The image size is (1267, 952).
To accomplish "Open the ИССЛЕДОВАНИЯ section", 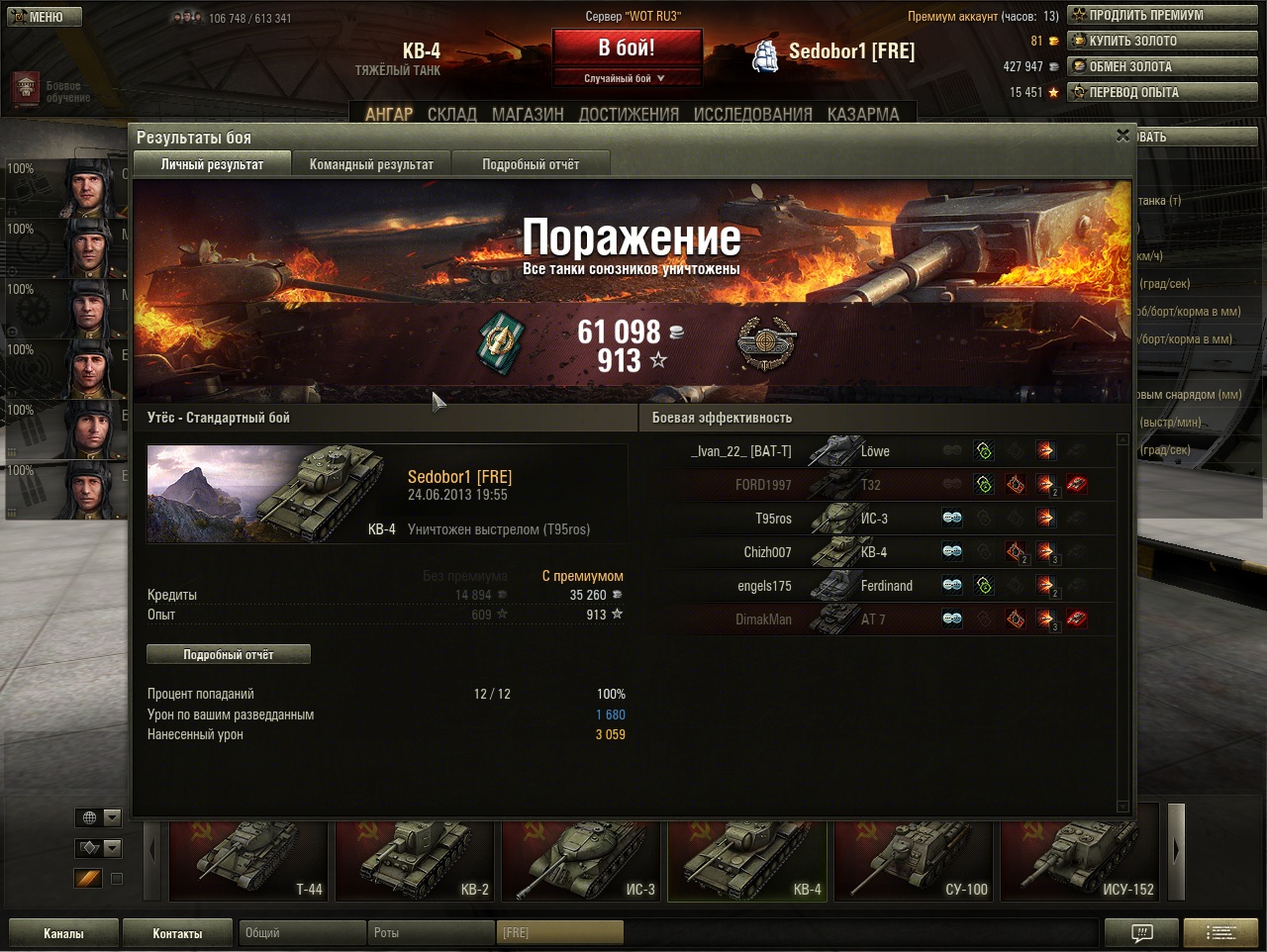I will click(x=752, y=114).
